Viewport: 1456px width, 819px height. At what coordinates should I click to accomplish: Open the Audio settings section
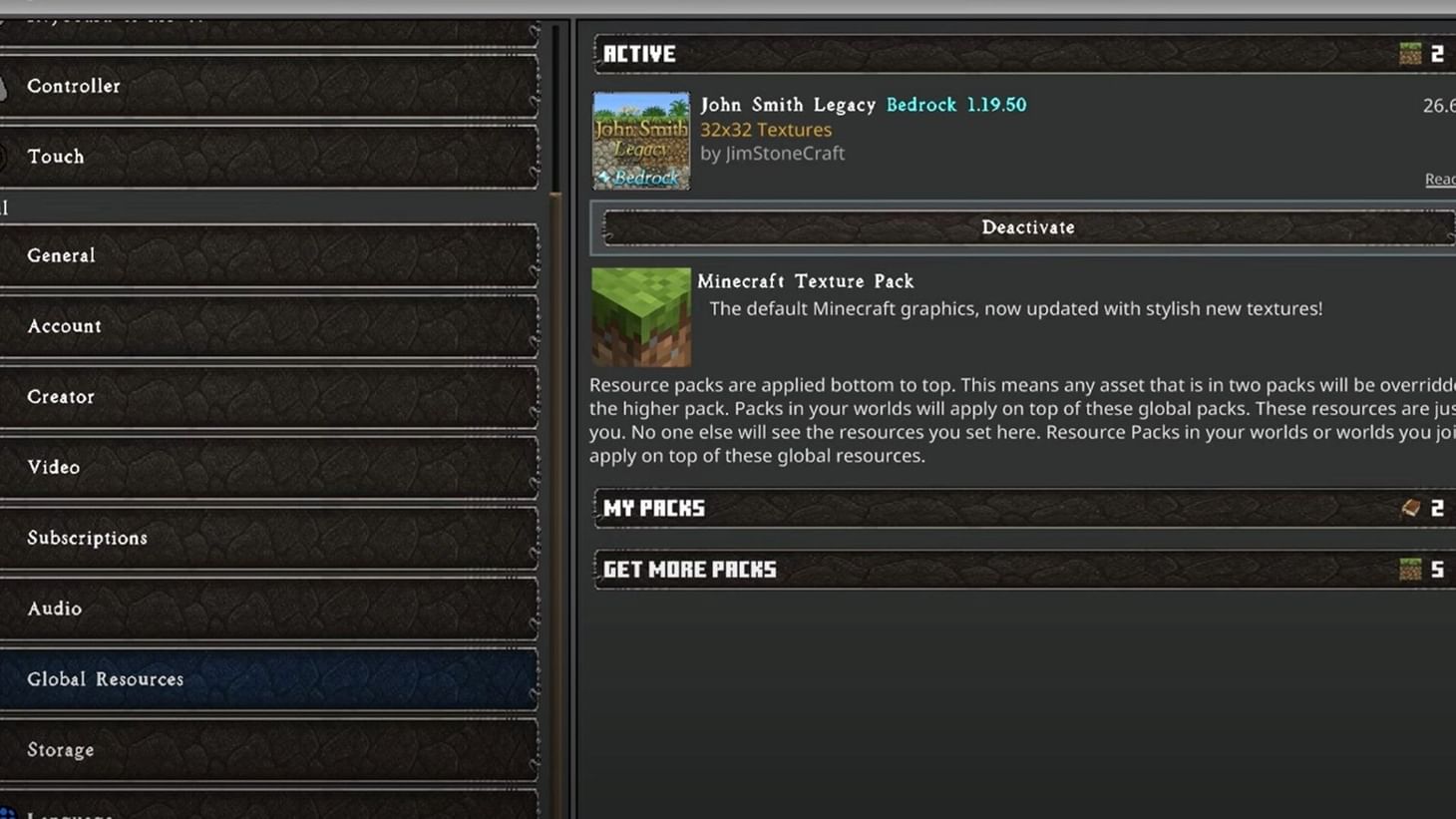click(269, 609)
